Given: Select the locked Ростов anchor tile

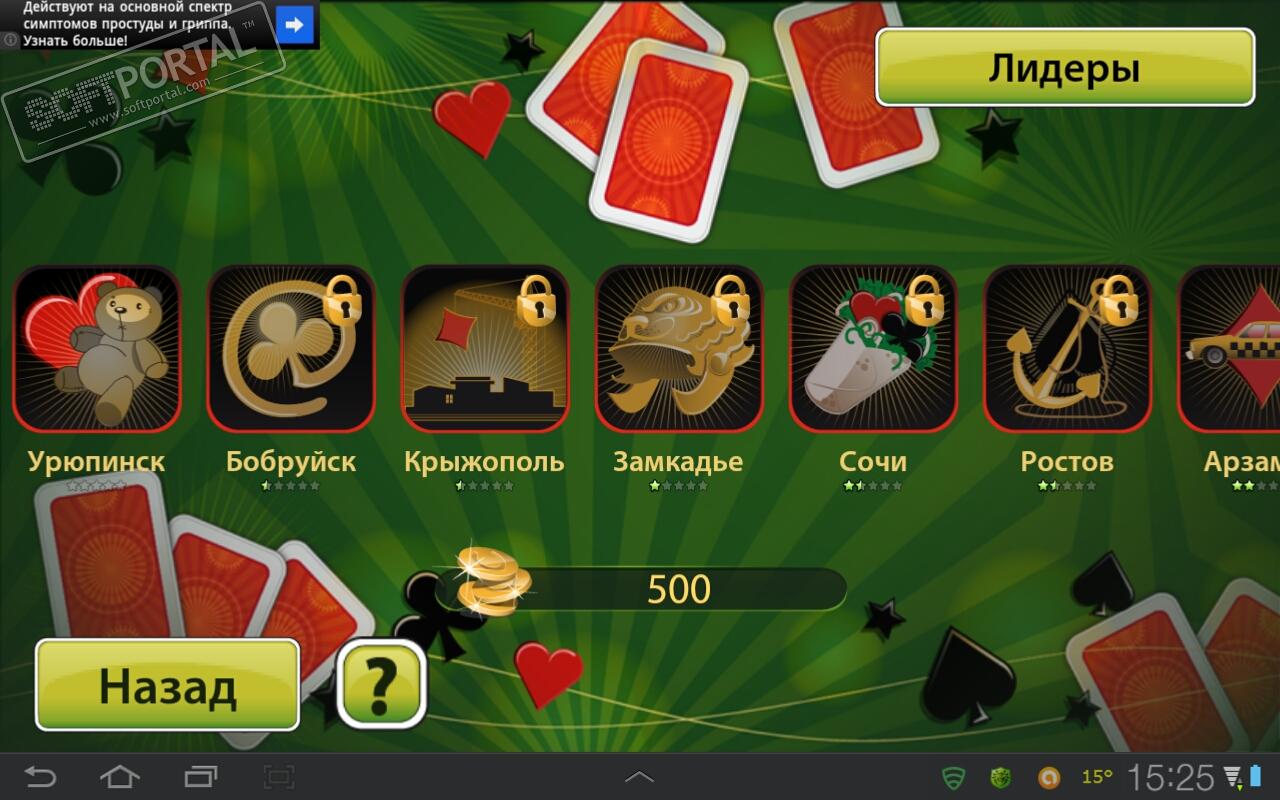Looking at the screenshot, I should coord(1067,349).
